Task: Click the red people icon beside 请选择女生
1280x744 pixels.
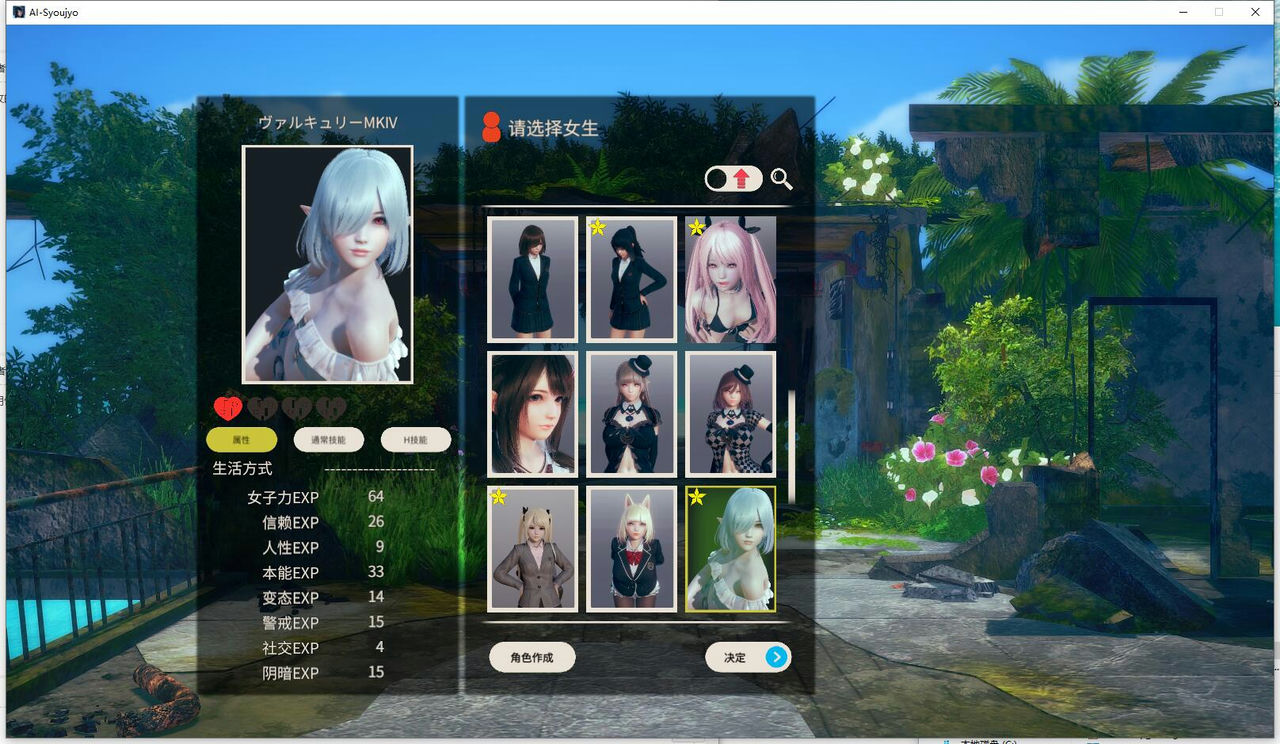Action: click(x=489, y=126)
